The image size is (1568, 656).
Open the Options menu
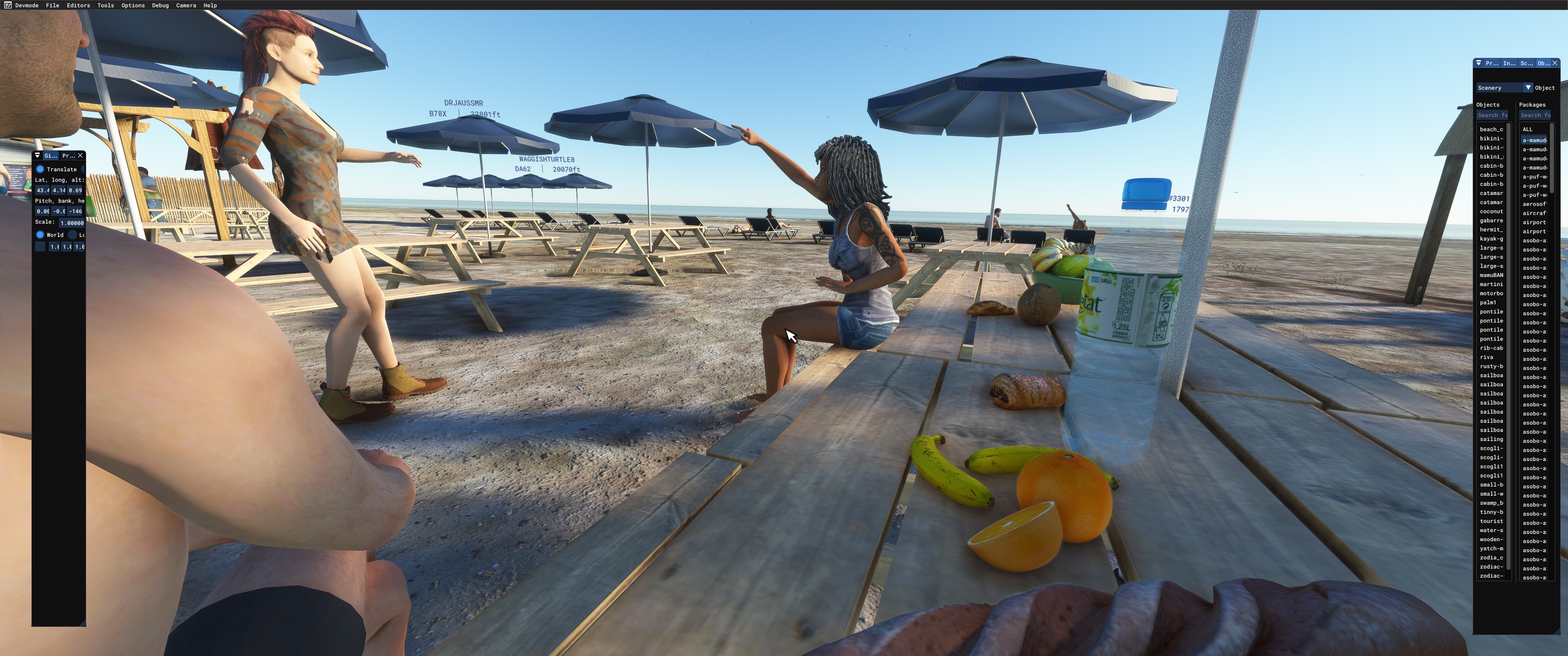click(133, 5)
